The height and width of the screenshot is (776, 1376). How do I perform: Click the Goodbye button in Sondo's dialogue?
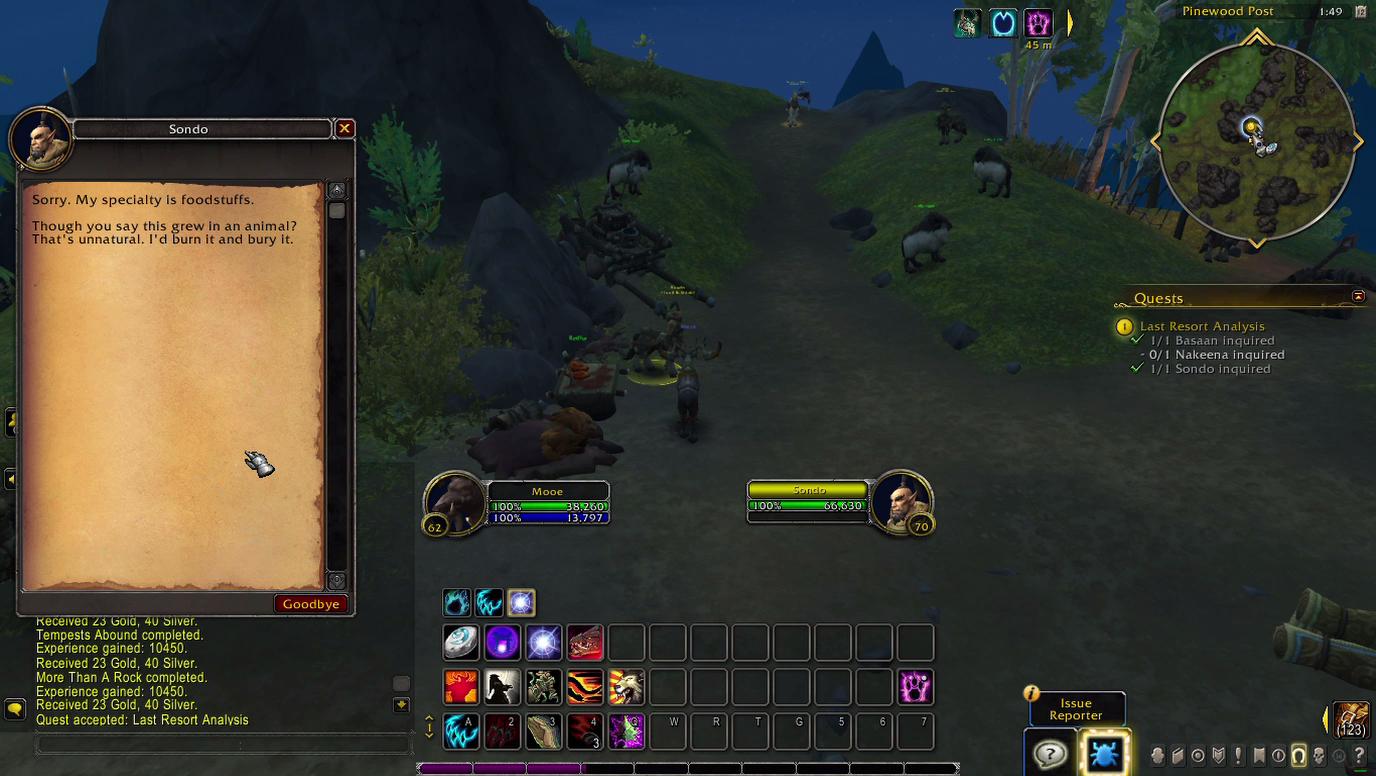(311, 604)
